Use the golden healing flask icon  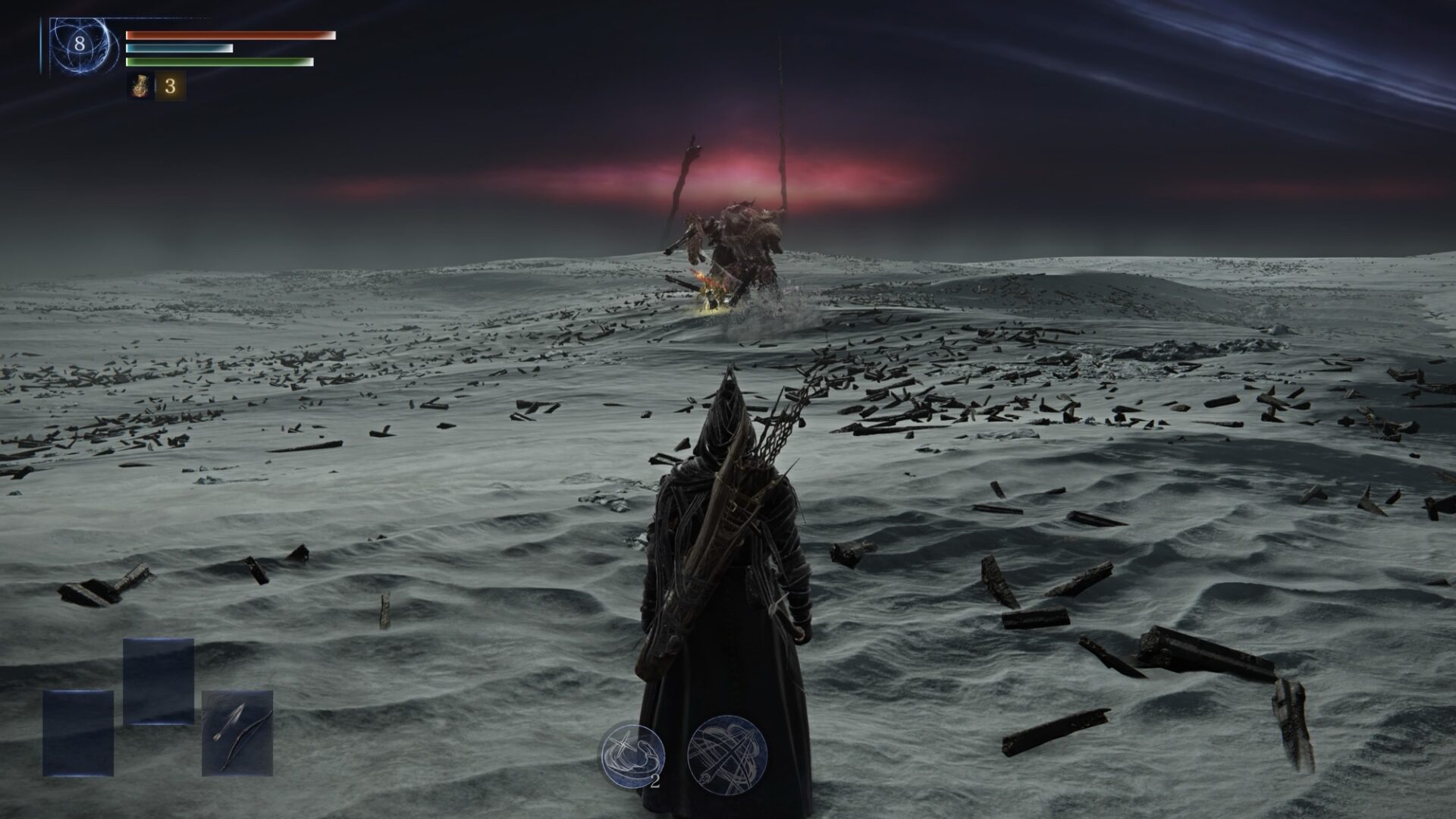[140, 86]
